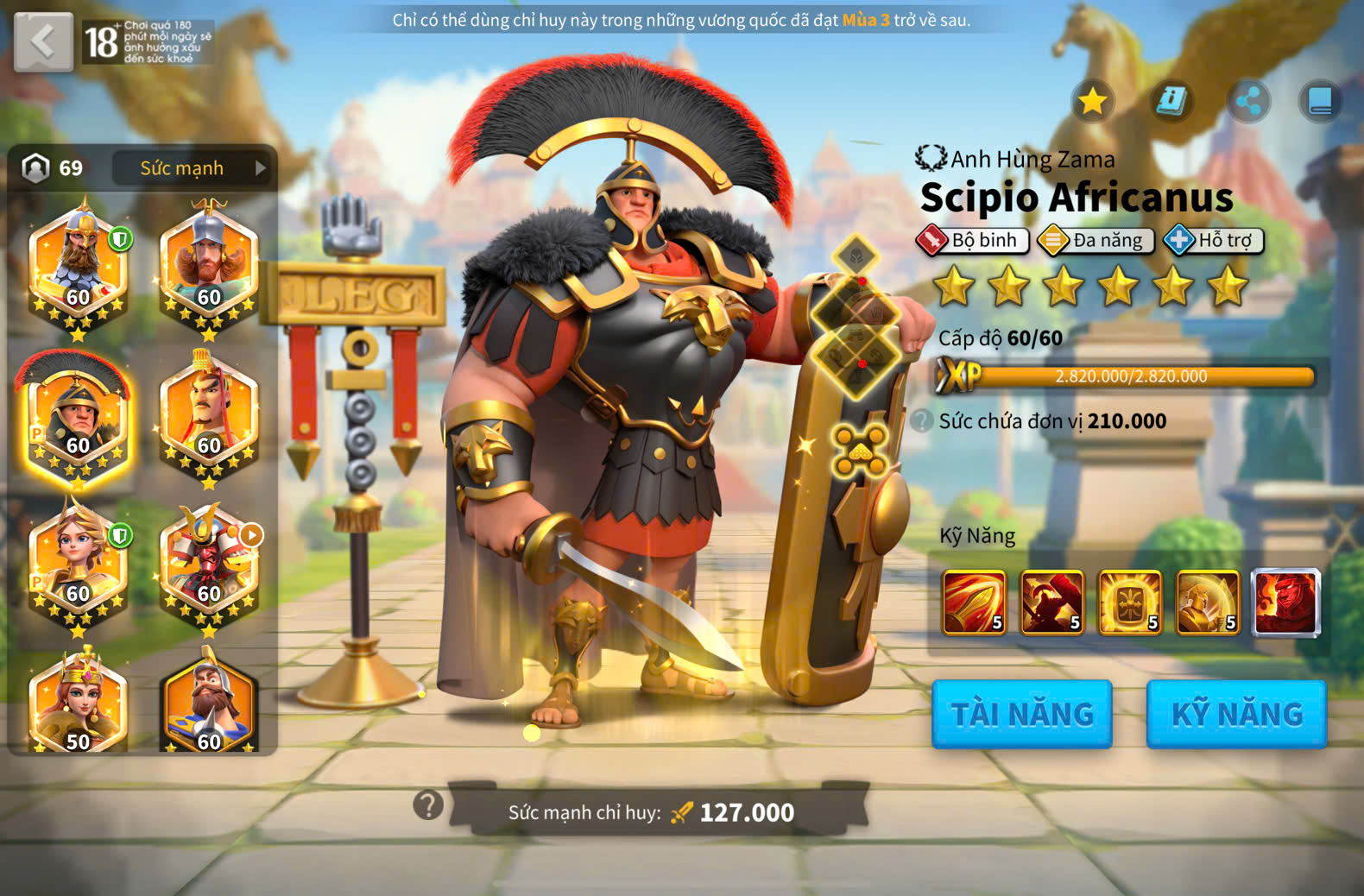This screenshot has height=896, width=1364.
Task: Open the TÀI NĂNG talent screen
Action: point(1021,714)
